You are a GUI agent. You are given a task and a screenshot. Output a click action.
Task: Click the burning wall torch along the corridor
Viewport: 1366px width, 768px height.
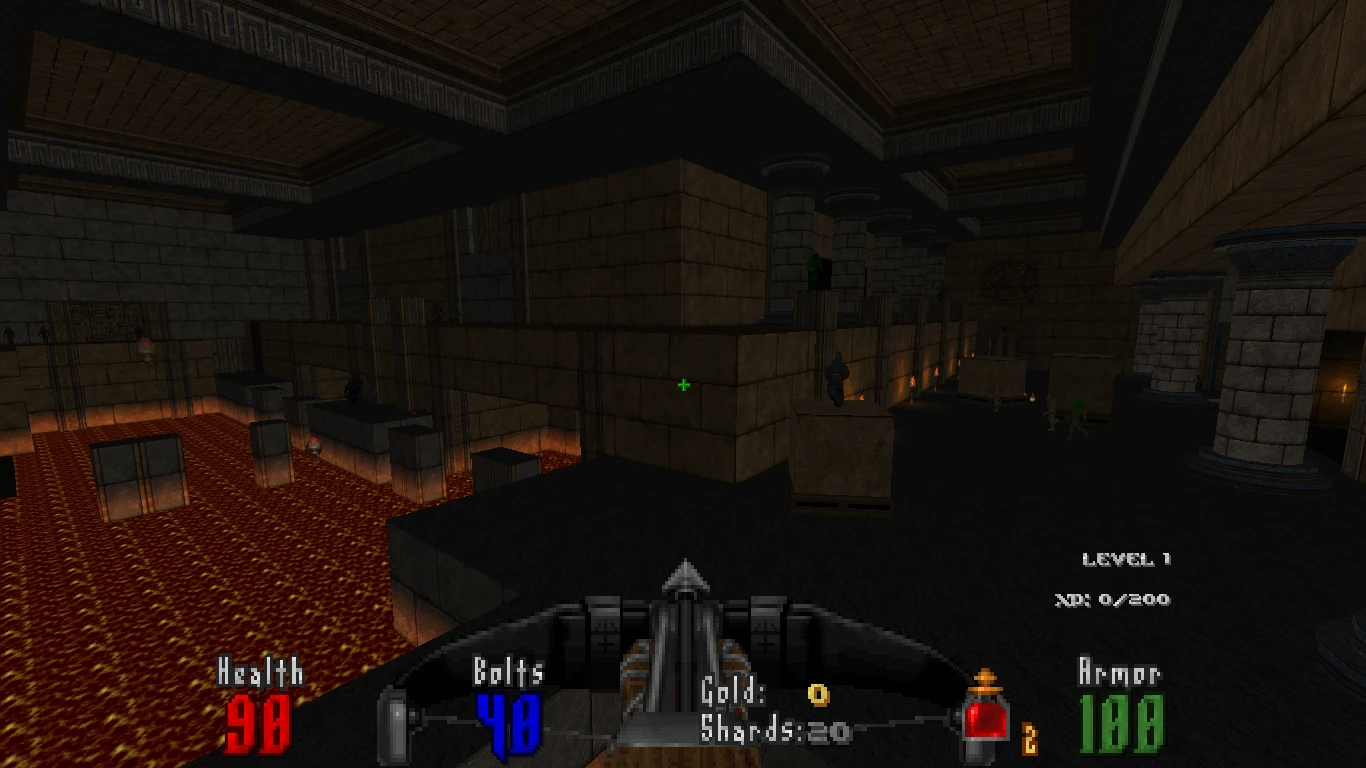click(913, 382)
